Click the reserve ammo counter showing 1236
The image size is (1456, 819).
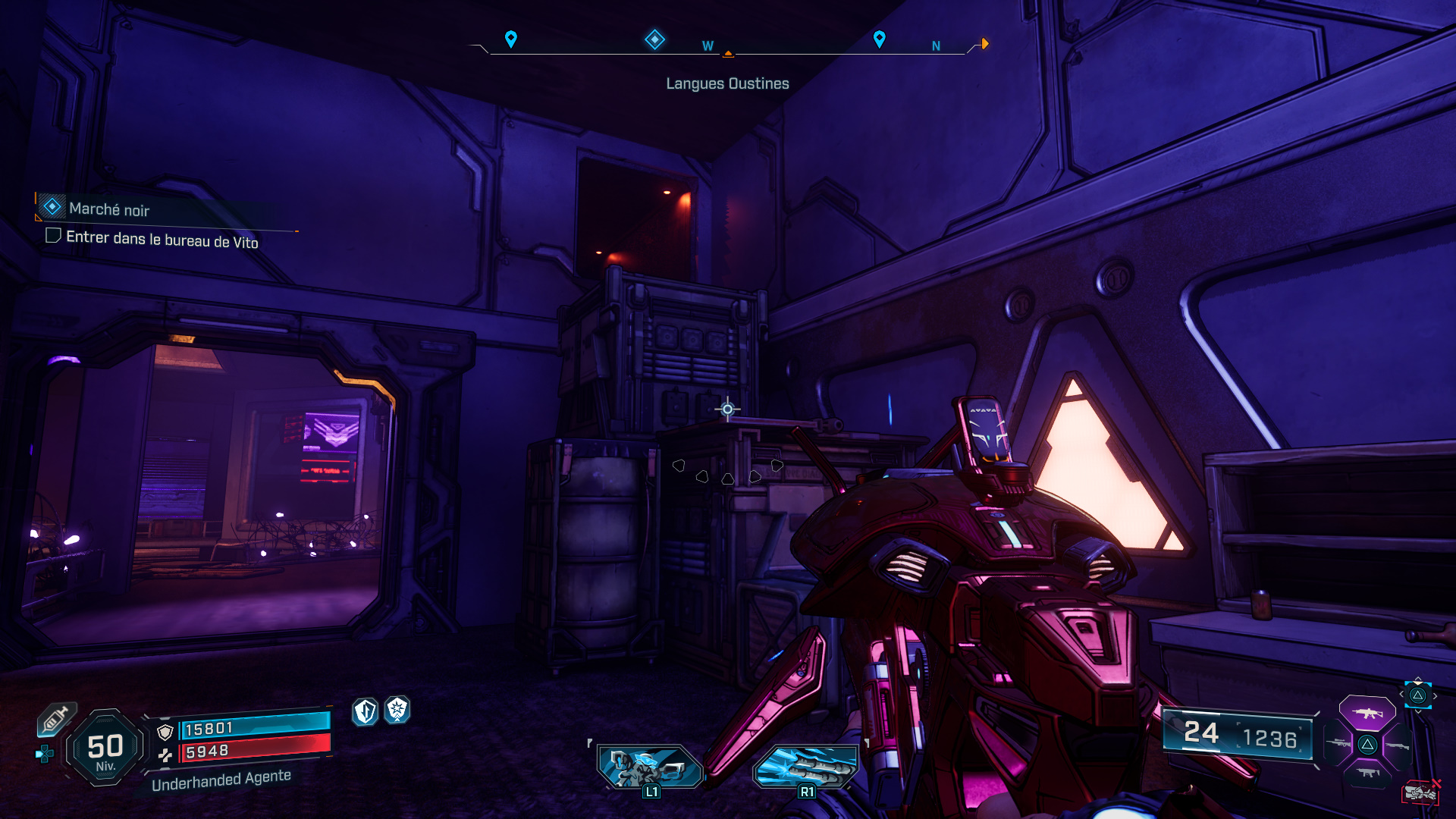tap(1272, 736)
